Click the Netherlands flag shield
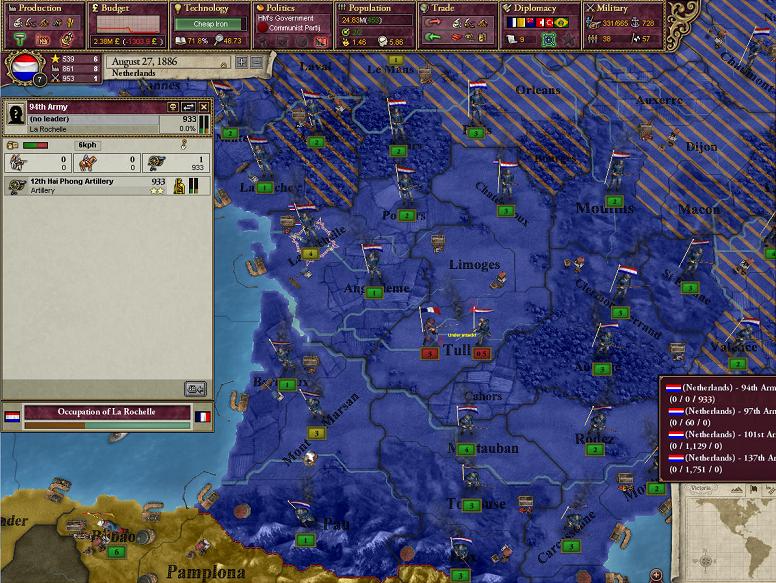776x583 pixels. point(25,68)
